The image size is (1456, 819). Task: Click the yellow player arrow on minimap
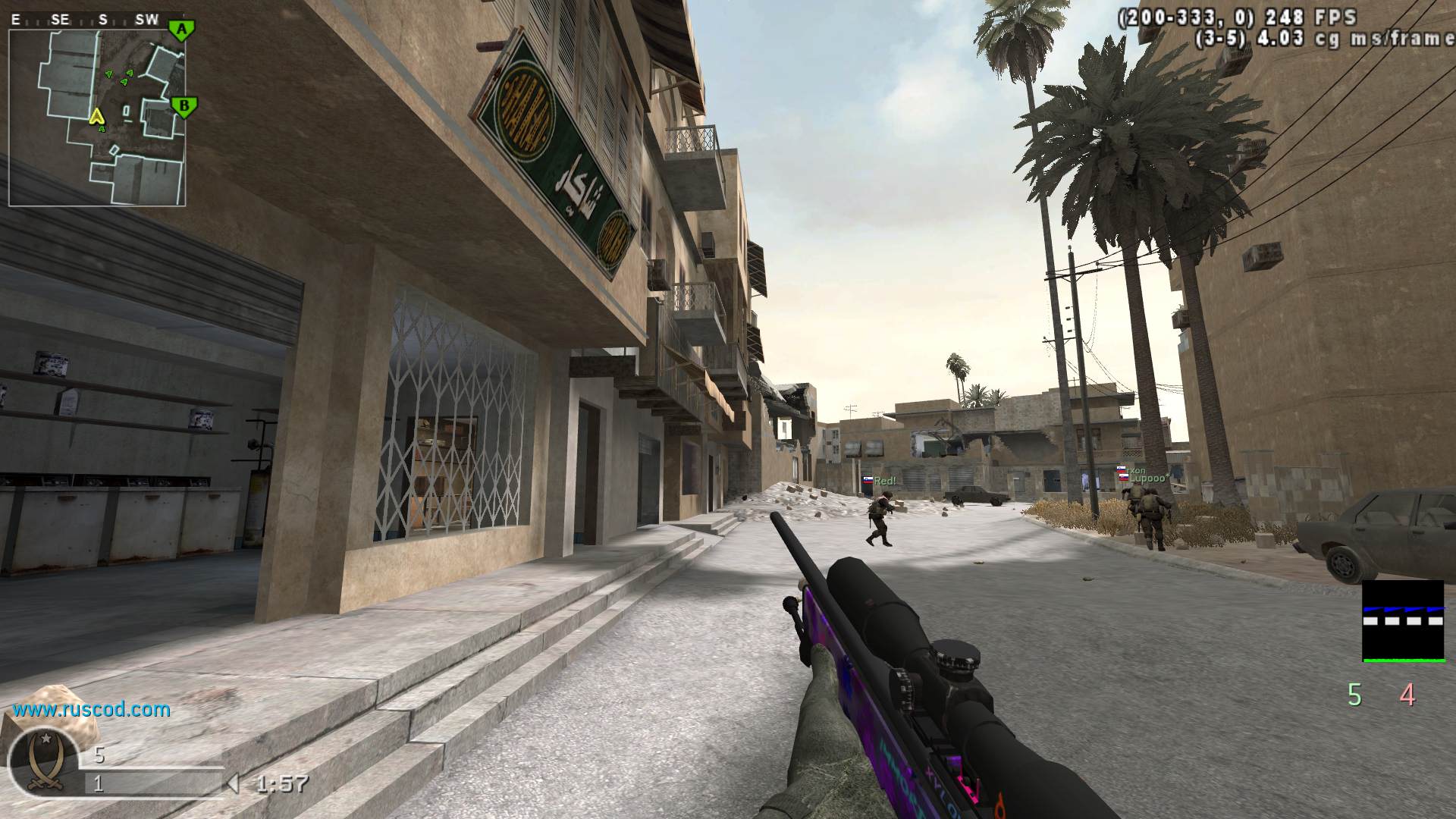click(96, 116)
